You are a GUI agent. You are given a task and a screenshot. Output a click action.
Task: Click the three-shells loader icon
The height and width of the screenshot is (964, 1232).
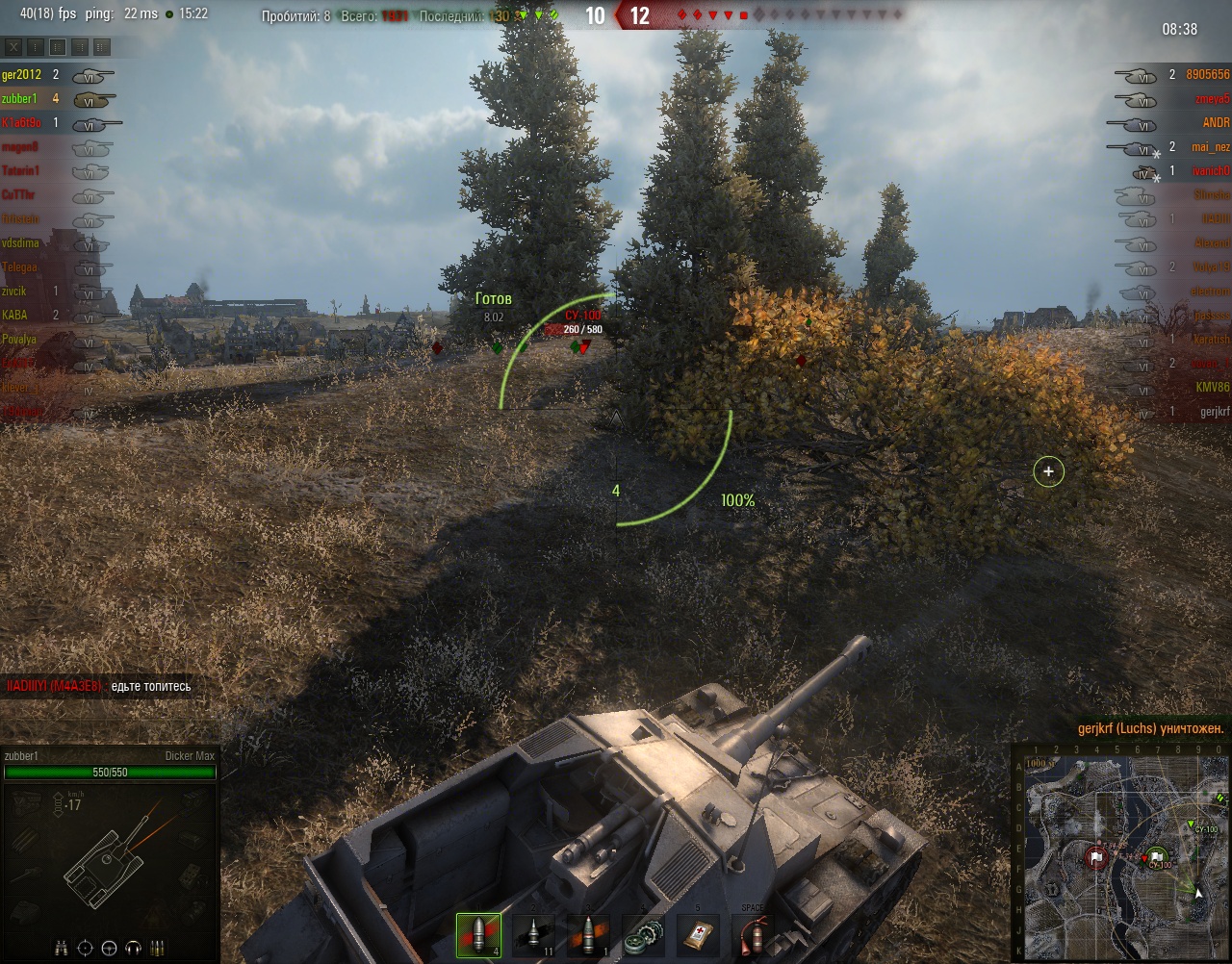158,948
